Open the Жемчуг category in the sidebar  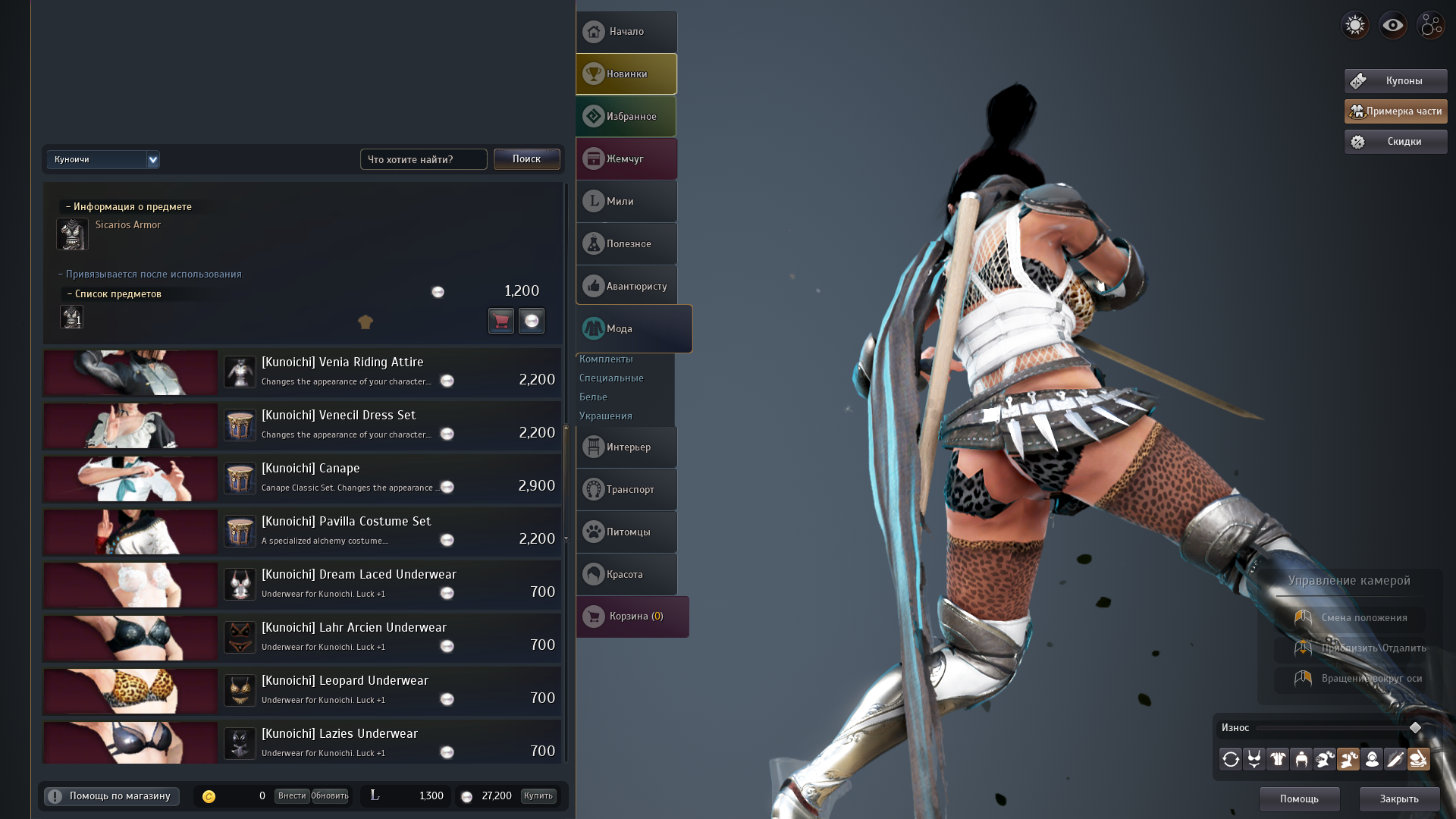626,158
